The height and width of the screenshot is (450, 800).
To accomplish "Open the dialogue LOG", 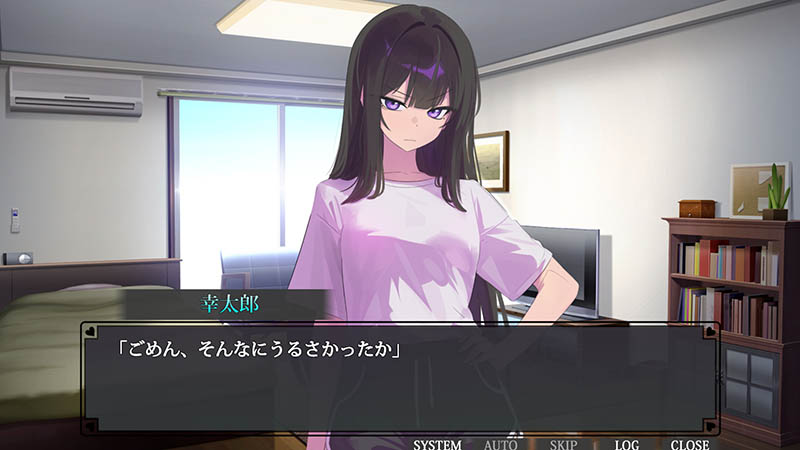I will [627, 444].
